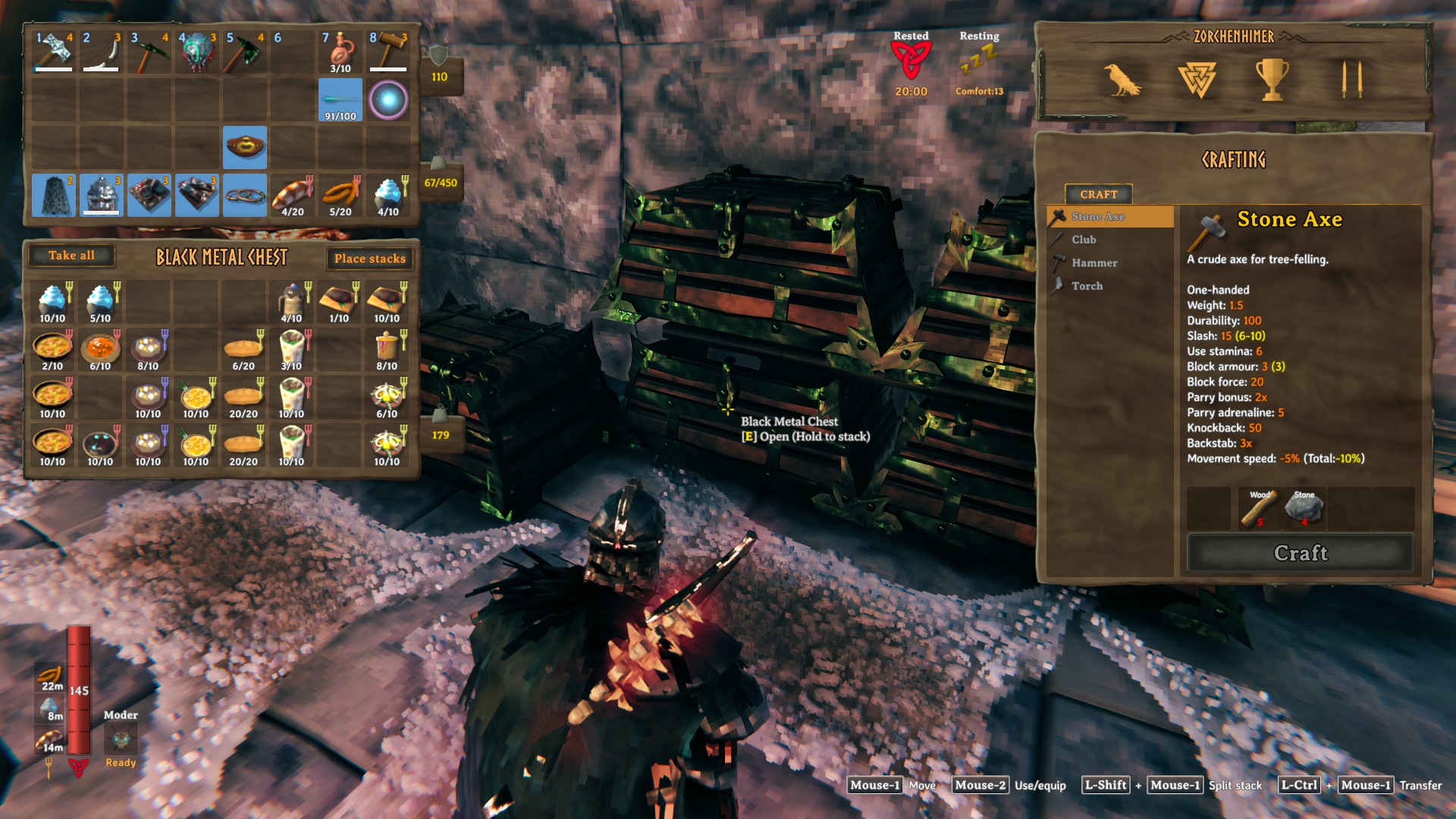Show the trophies via the trophy cup icon

1272,80
